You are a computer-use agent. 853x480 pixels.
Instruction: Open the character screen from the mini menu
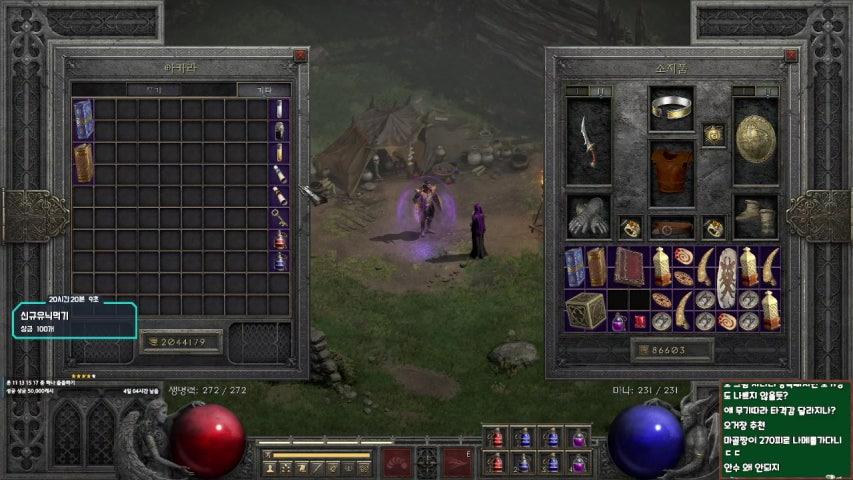(269, 467)
